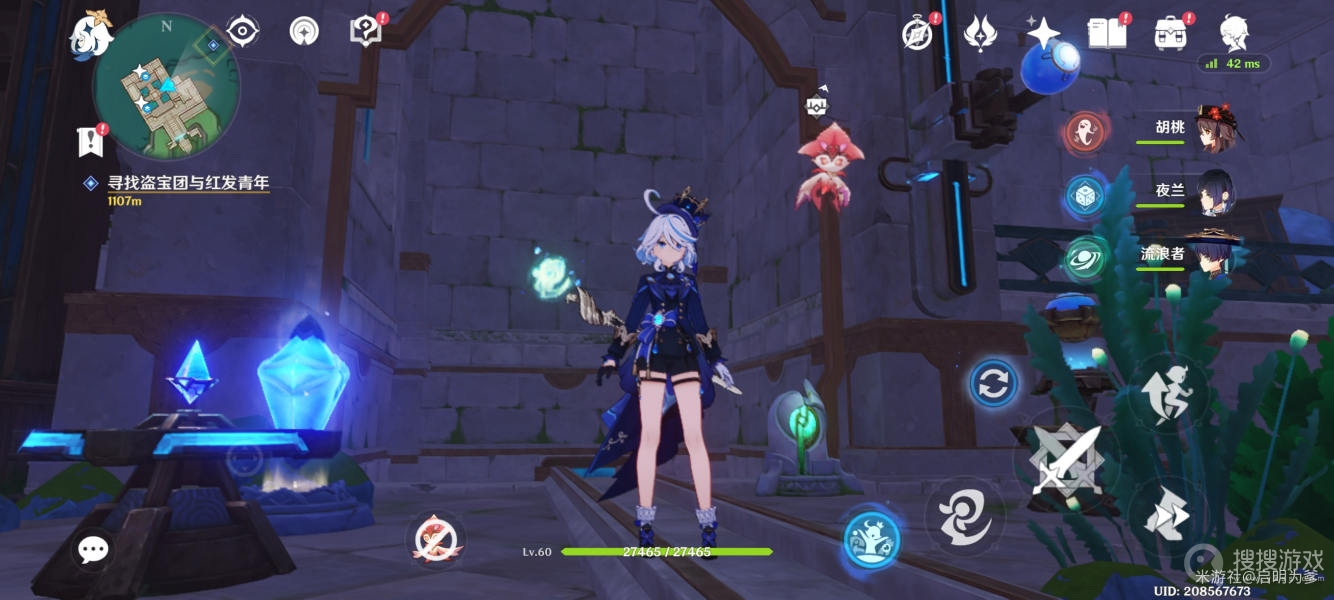1334x600 pixels.
Task: Open the character screen icon
Action: click(1233, 33)
